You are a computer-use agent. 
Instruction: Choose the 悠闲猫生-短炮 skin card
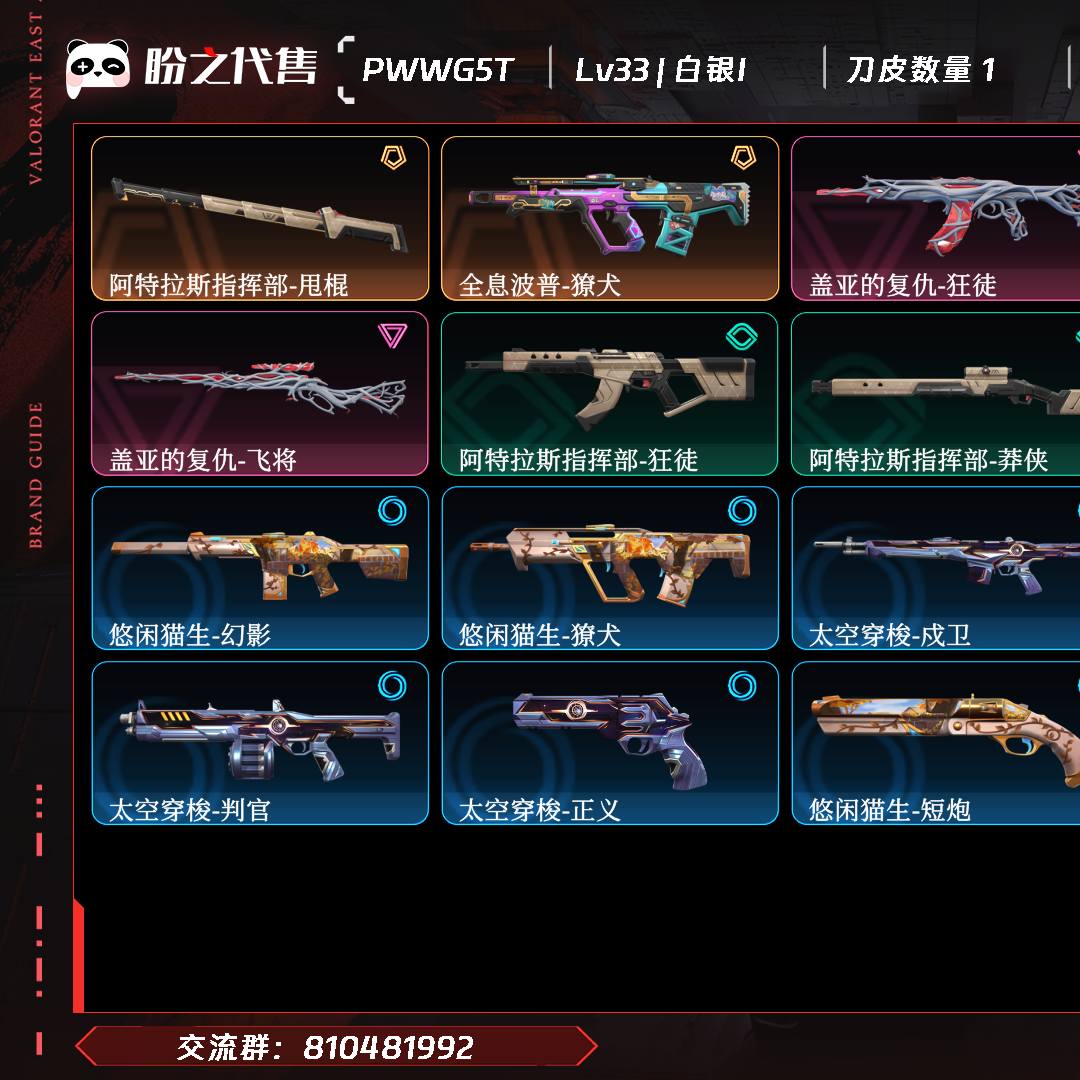(x=936, y=743)
